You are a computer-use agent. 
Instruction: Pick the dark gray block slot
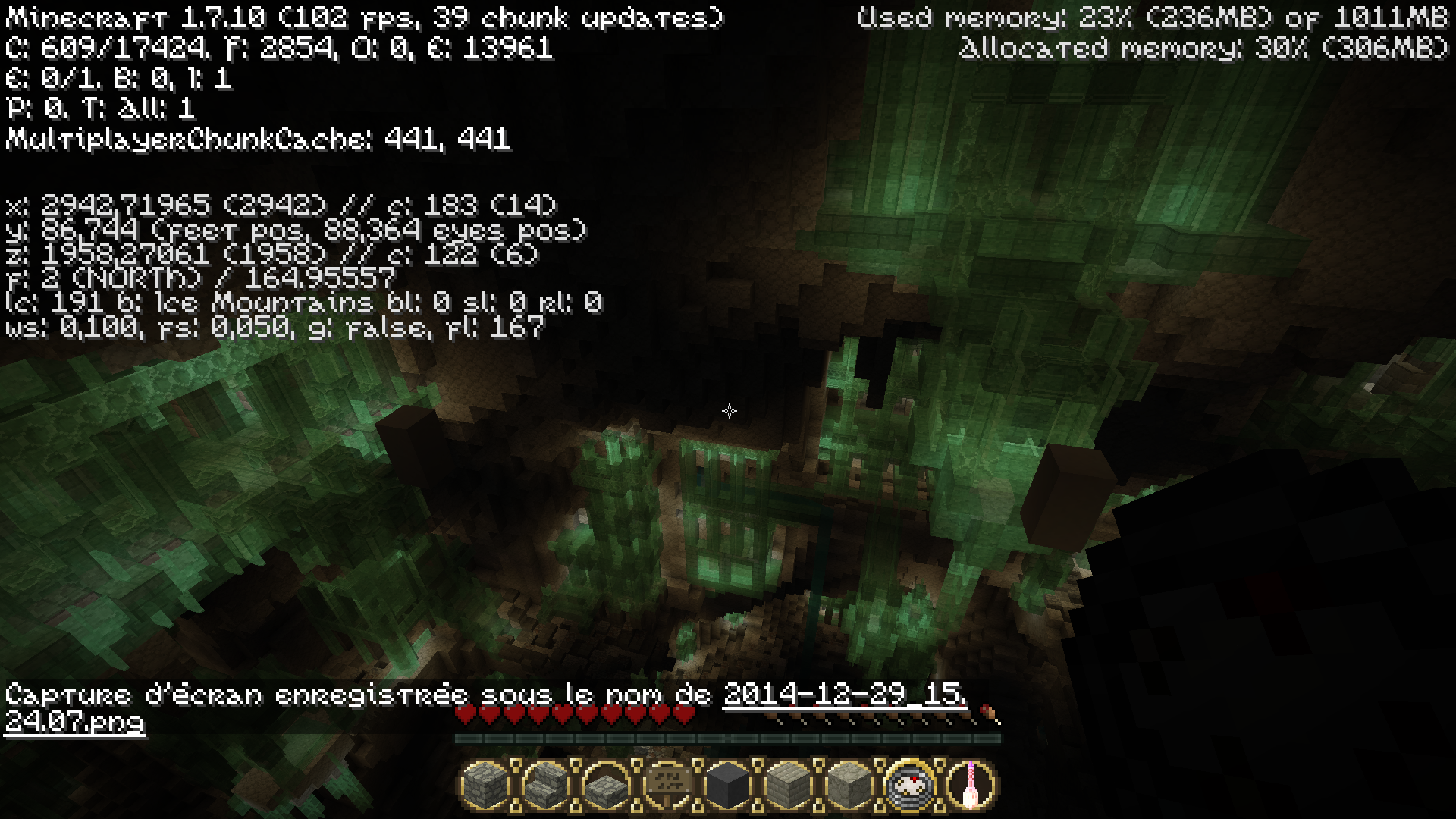(x=728, y=784)
